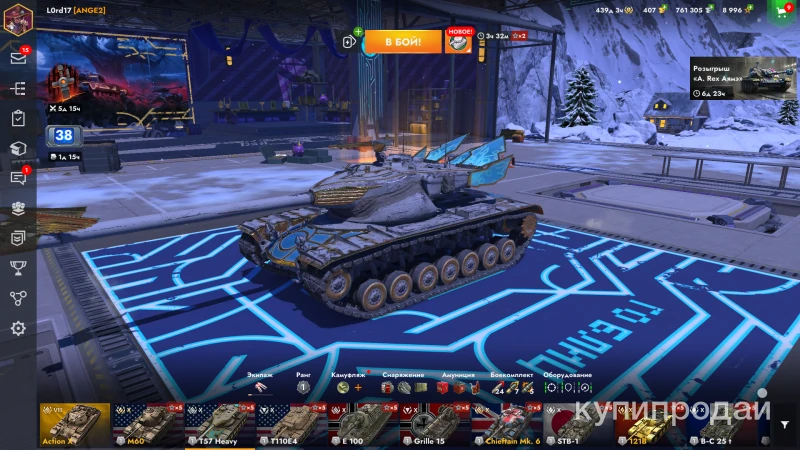Select the E 100 tank
The image size is (800, 450).
click(x=363, y=424)
